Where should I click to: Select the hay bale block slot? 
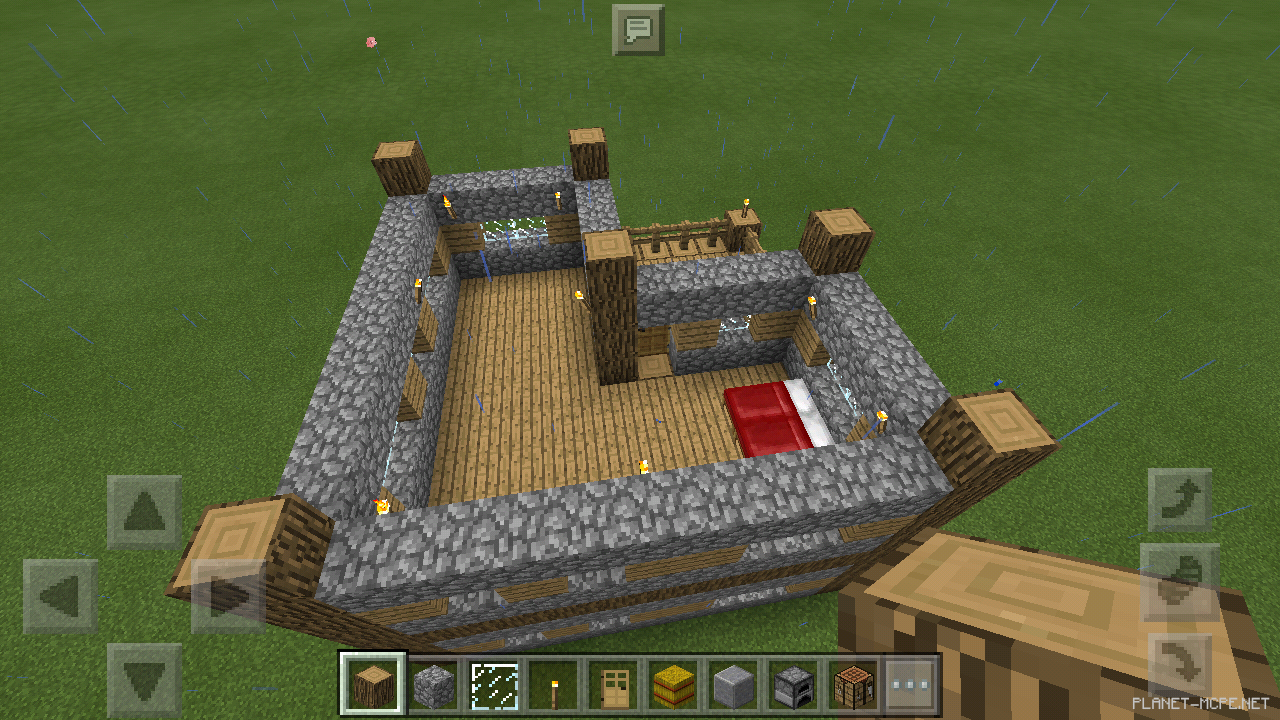(673, 683)
